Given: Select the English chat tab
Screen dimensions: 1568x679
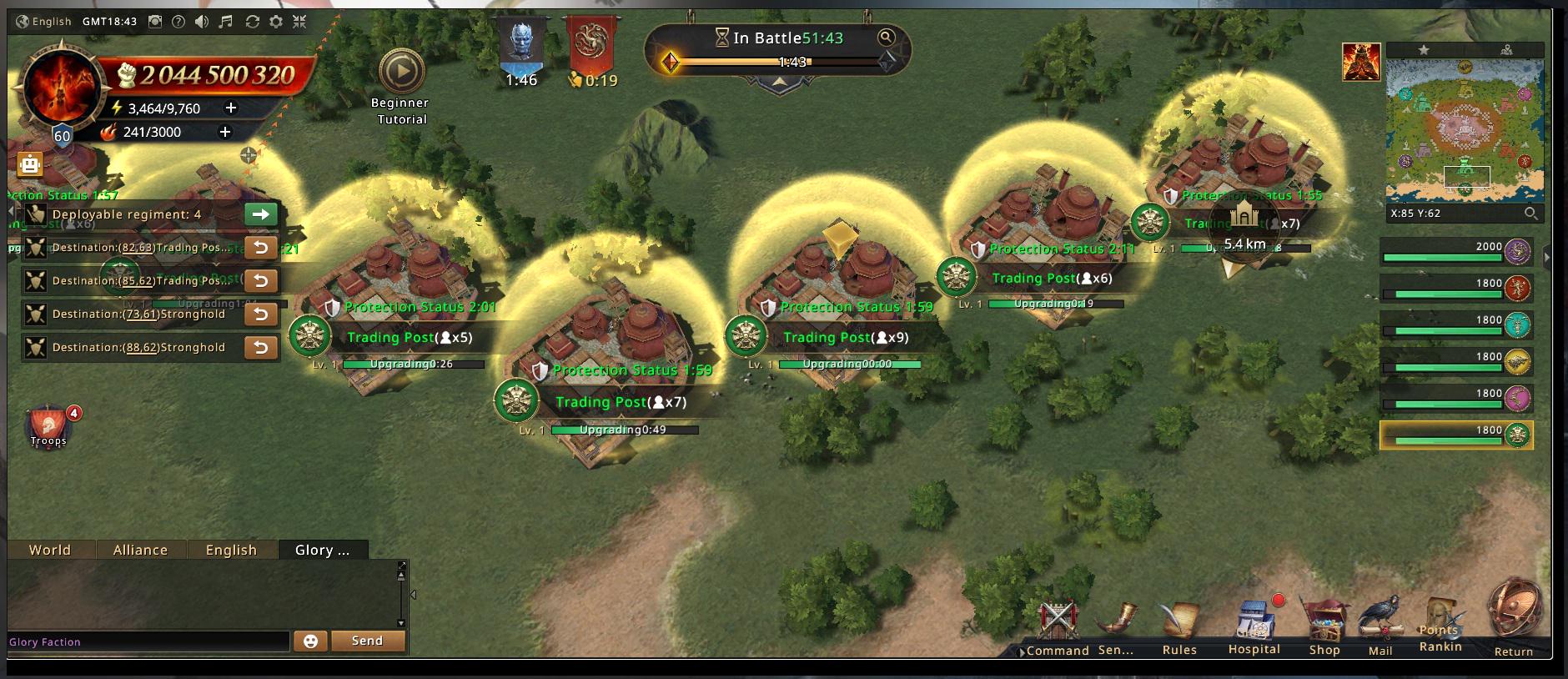Looking at the screenshot, I should (231, 550).
